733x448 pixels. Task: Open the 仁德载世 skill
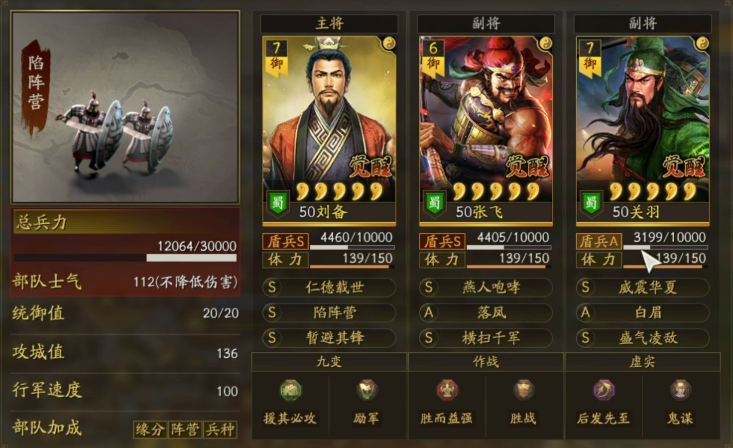tap(329, 287)
